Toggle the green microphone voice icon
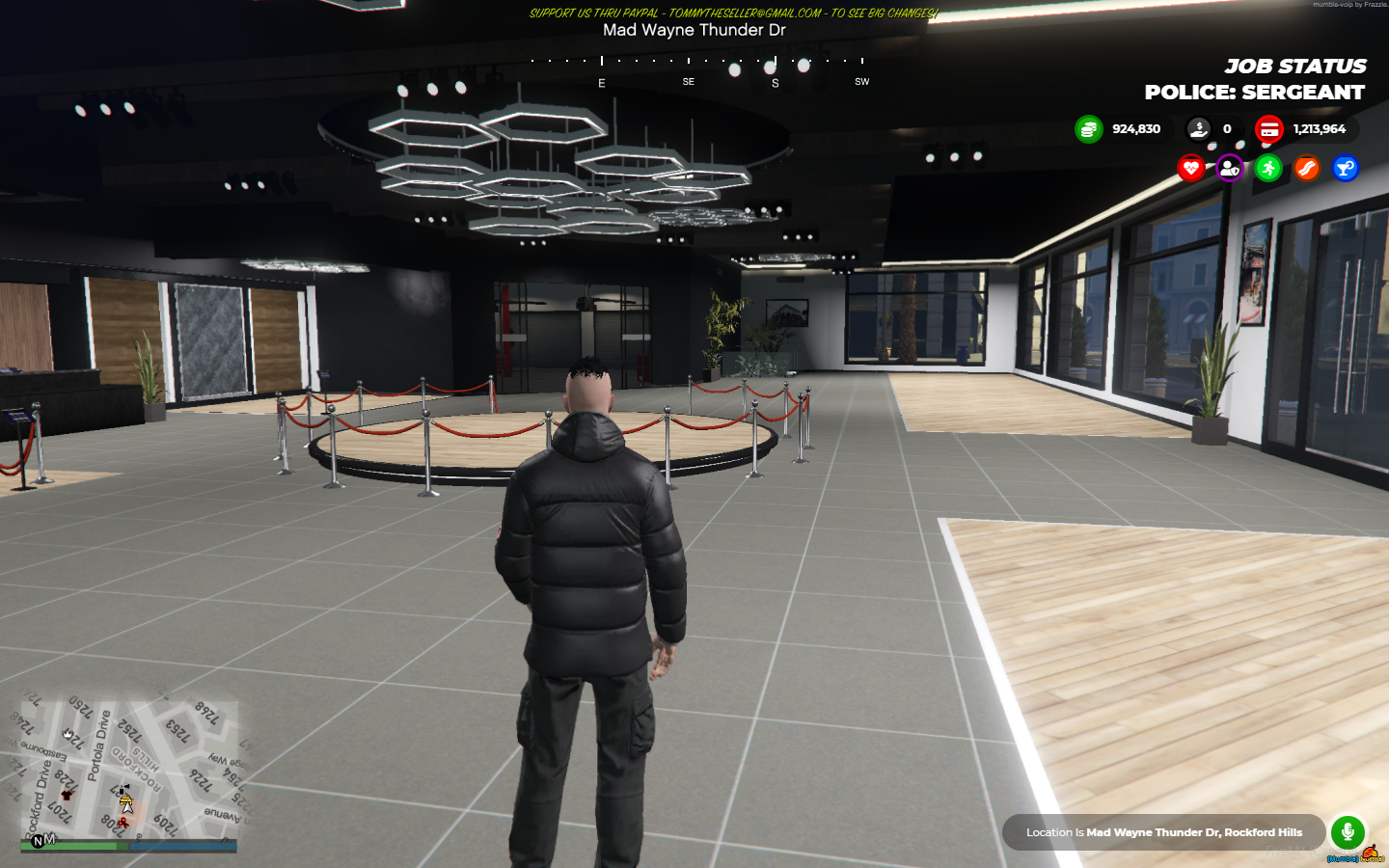 1348,831
